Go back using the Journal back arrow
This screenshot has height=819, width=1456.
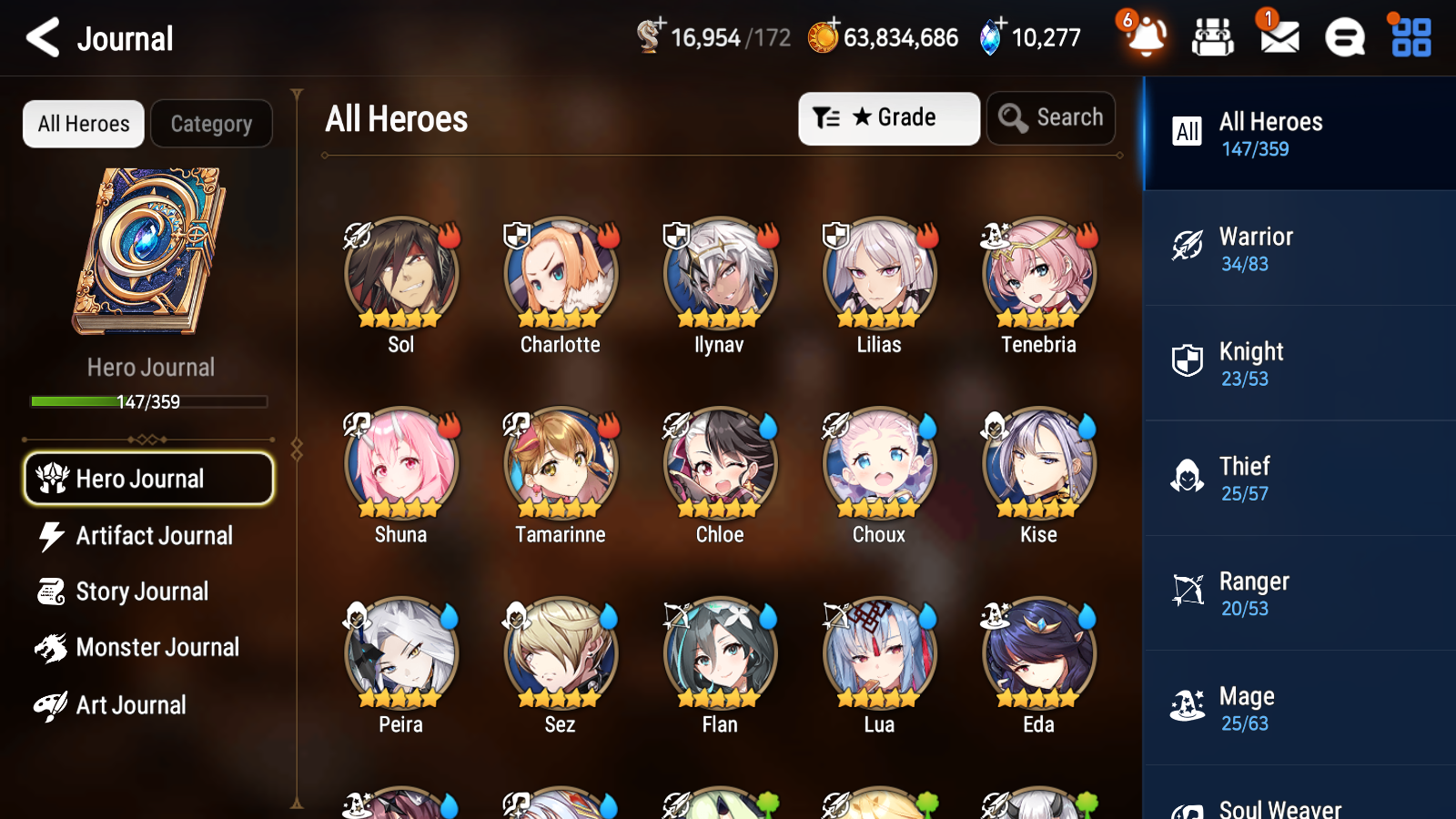(x=41, y=37)
